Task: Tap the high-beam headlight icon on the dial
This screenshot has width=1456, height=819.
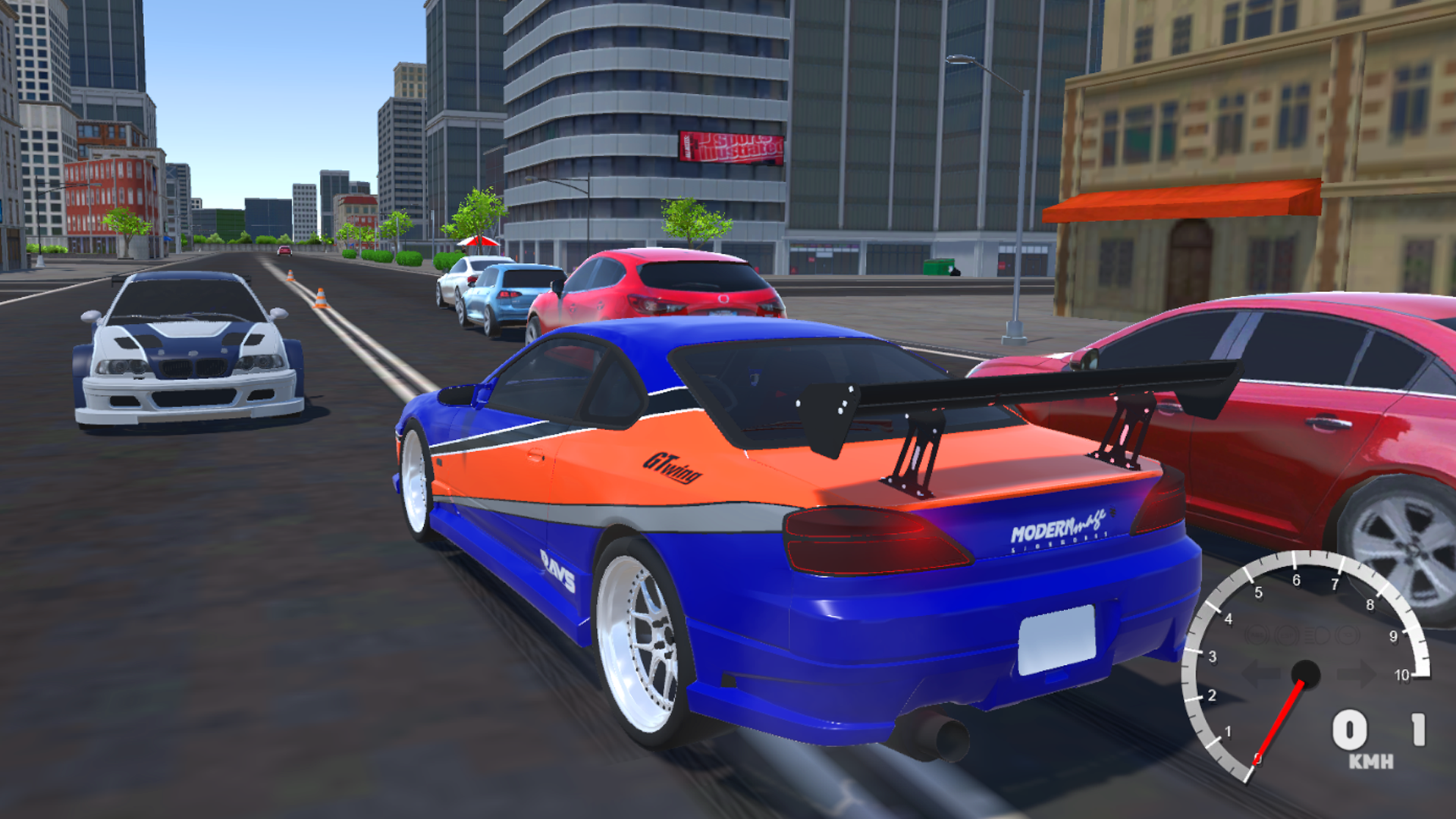Action: pos(1316,635)
